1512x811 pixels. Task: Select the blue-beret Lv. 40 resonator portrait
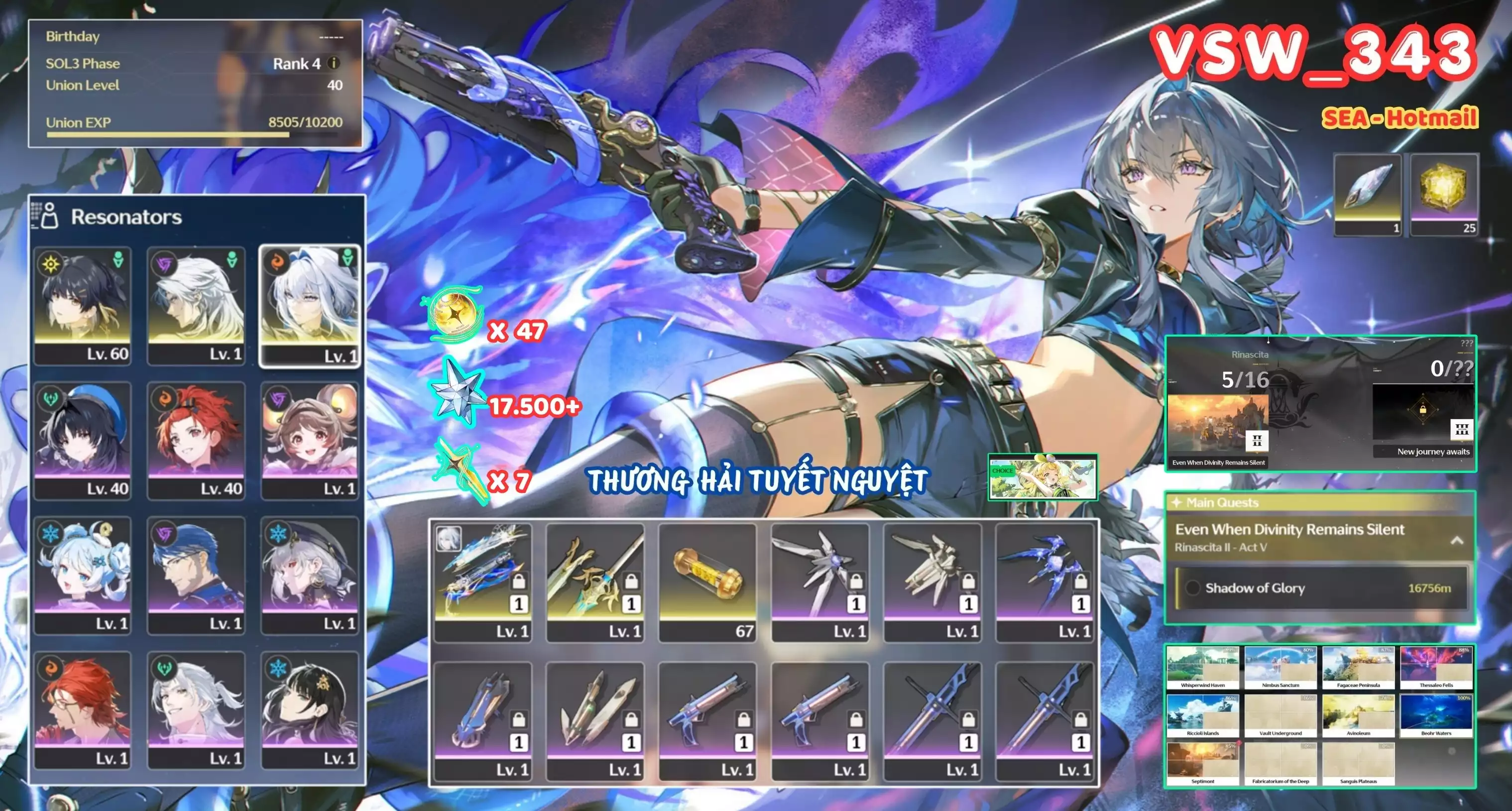point(83,440)
